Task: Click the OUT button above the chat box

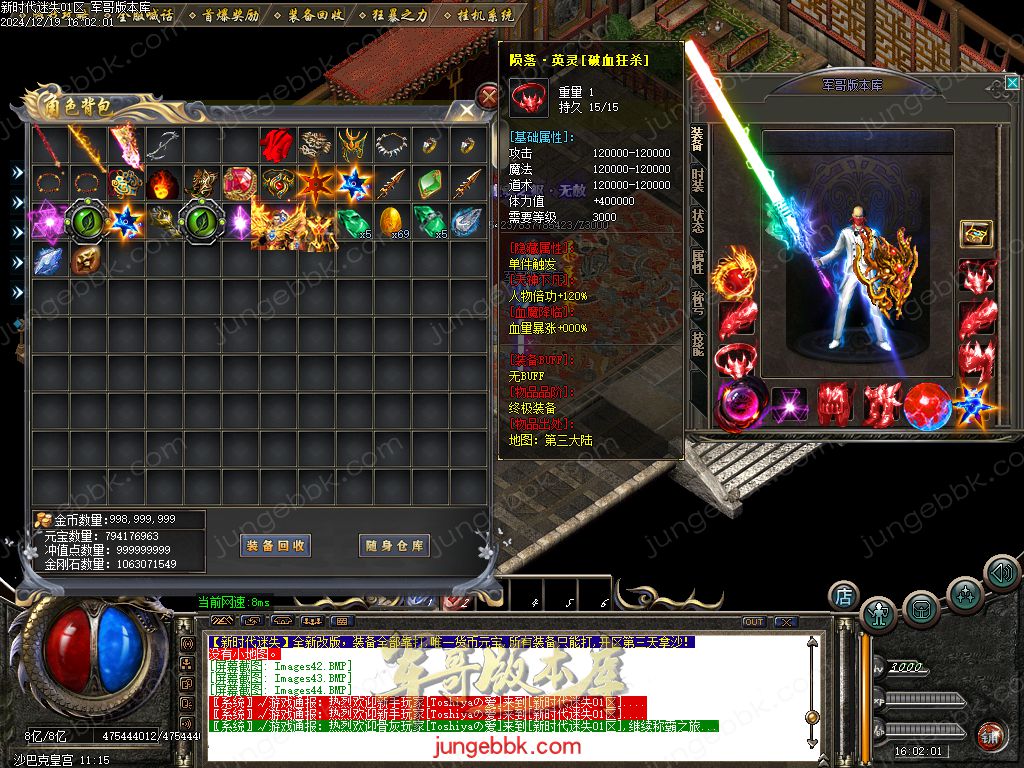Action: (x=753, y=622)
